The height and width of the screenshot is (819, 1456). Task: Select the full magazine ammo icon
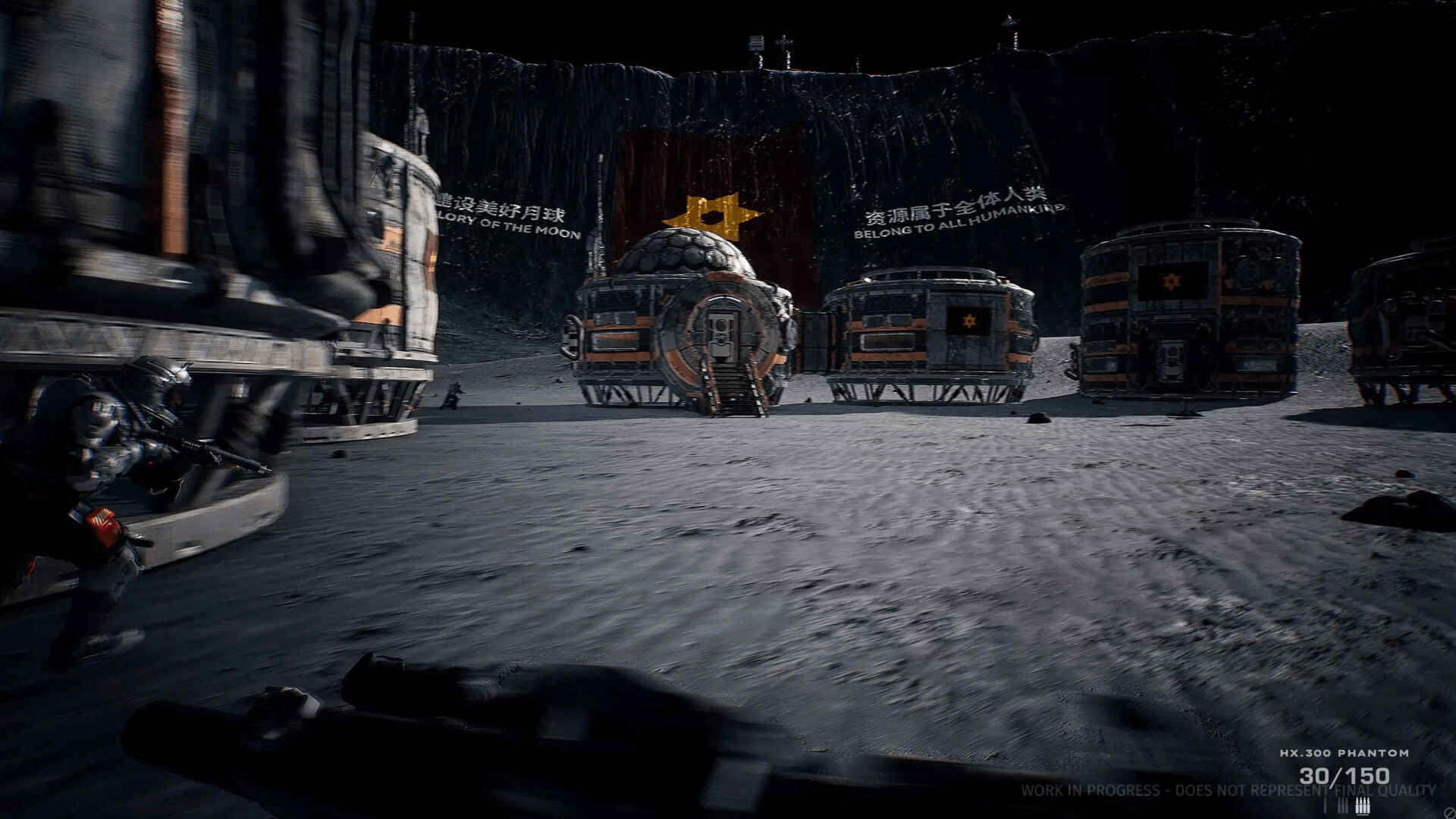1361,805
